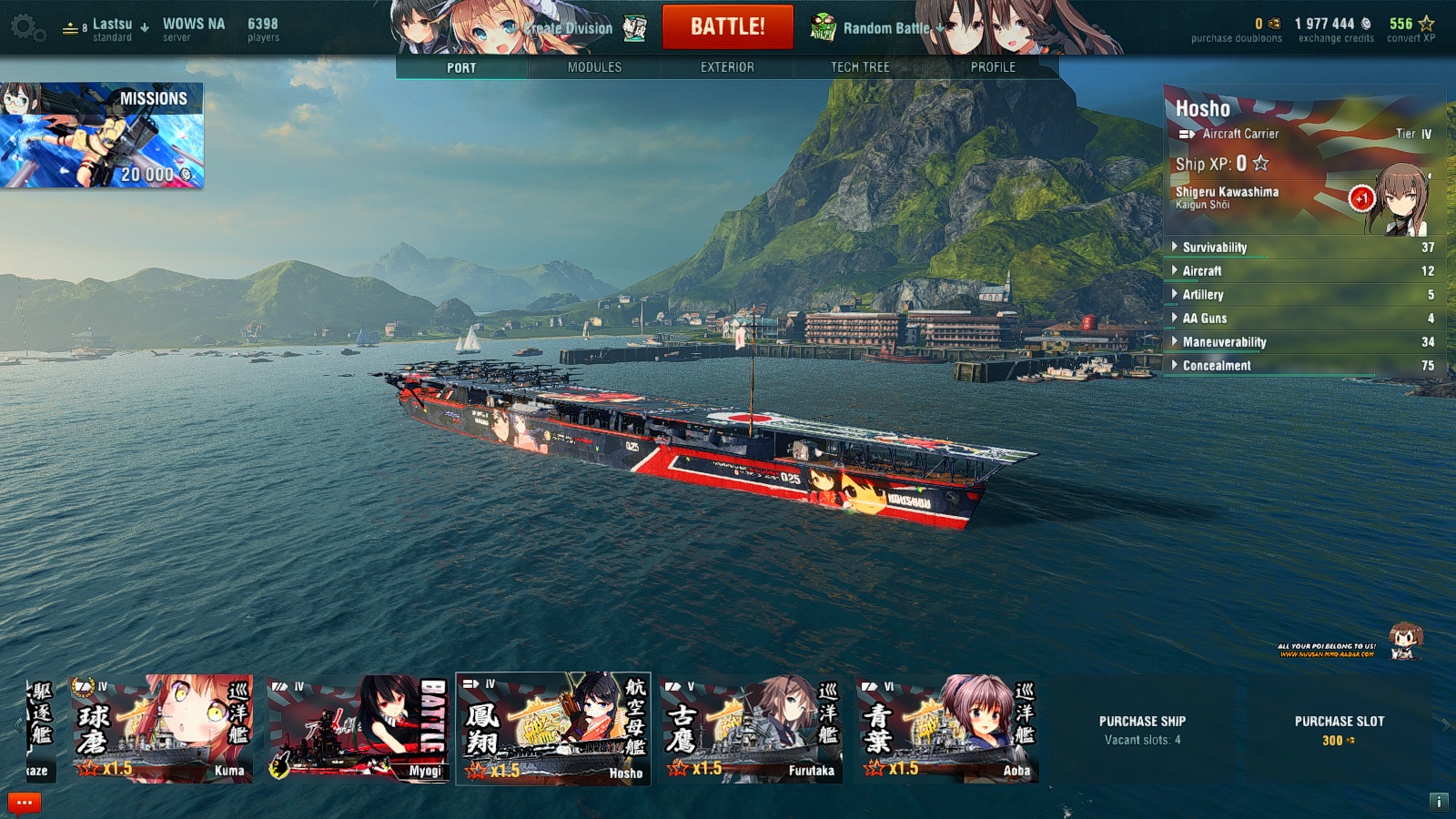This screenshot has width=1456, height=819.
Task: Expand the Concealment stats row
Action: (x=1217, y=366)
